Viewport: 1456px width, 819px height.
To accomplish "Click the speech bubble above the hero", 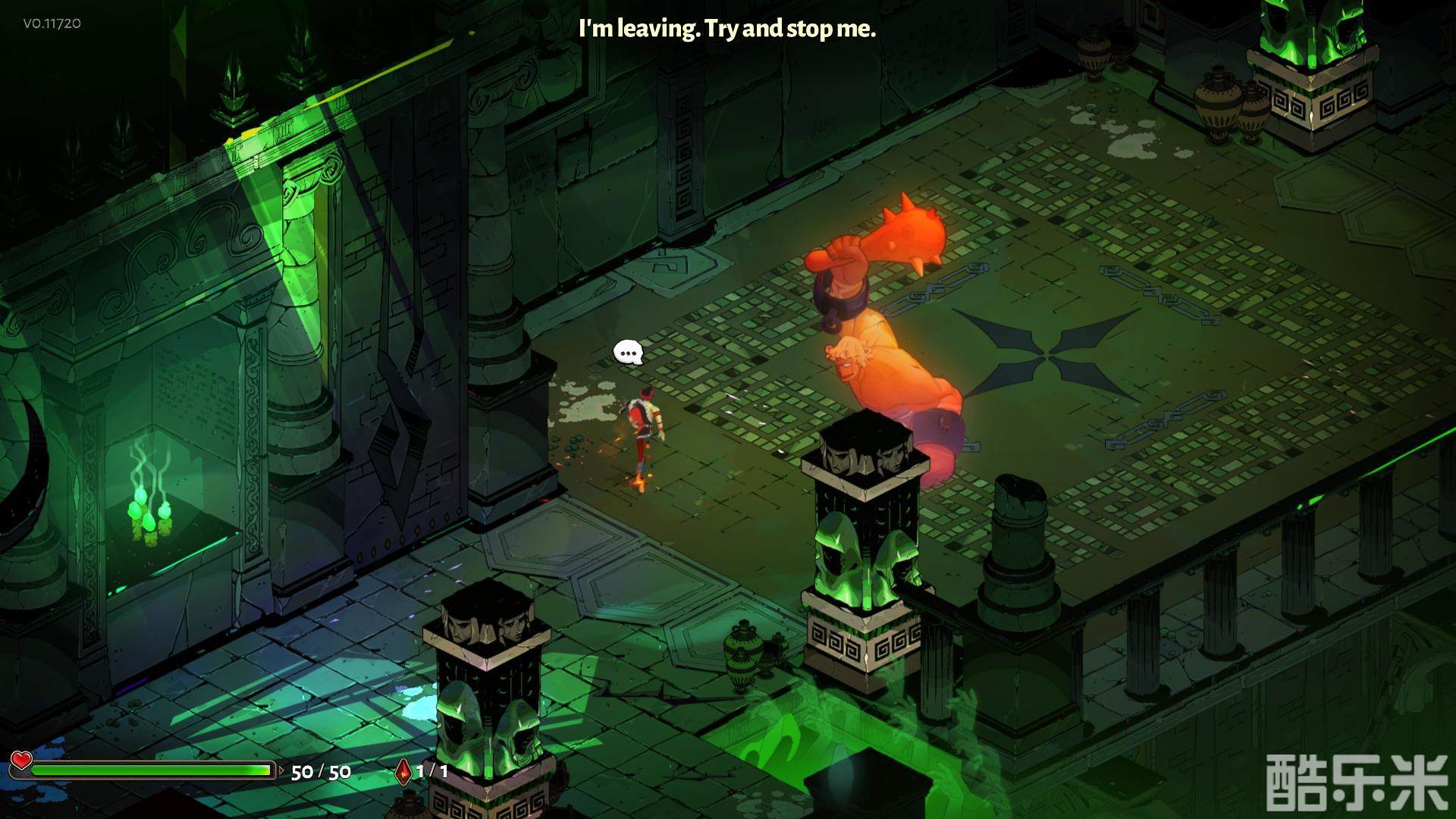I will 628,353.
